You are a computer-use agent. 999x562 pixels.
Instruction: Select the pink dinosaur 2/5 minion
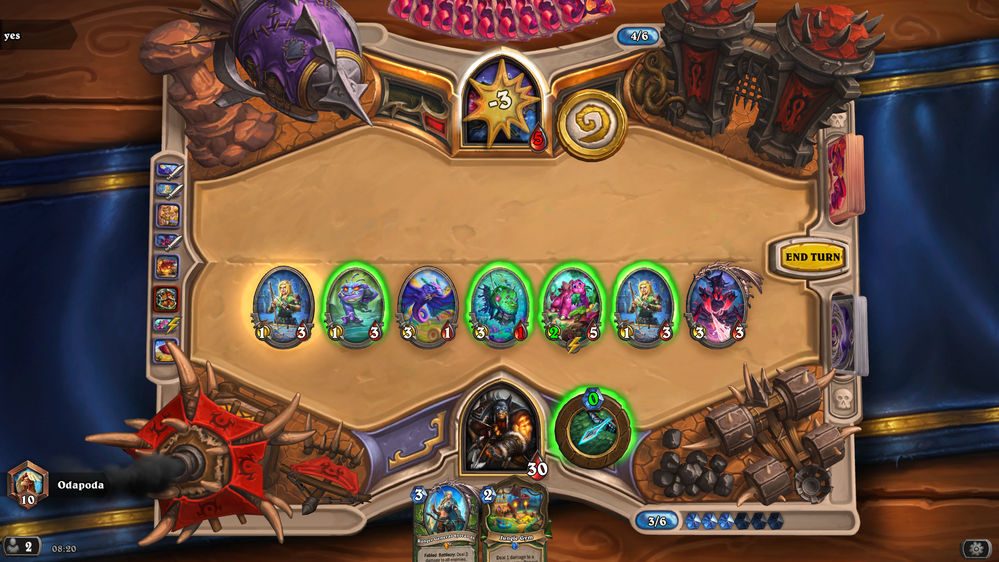572,305
